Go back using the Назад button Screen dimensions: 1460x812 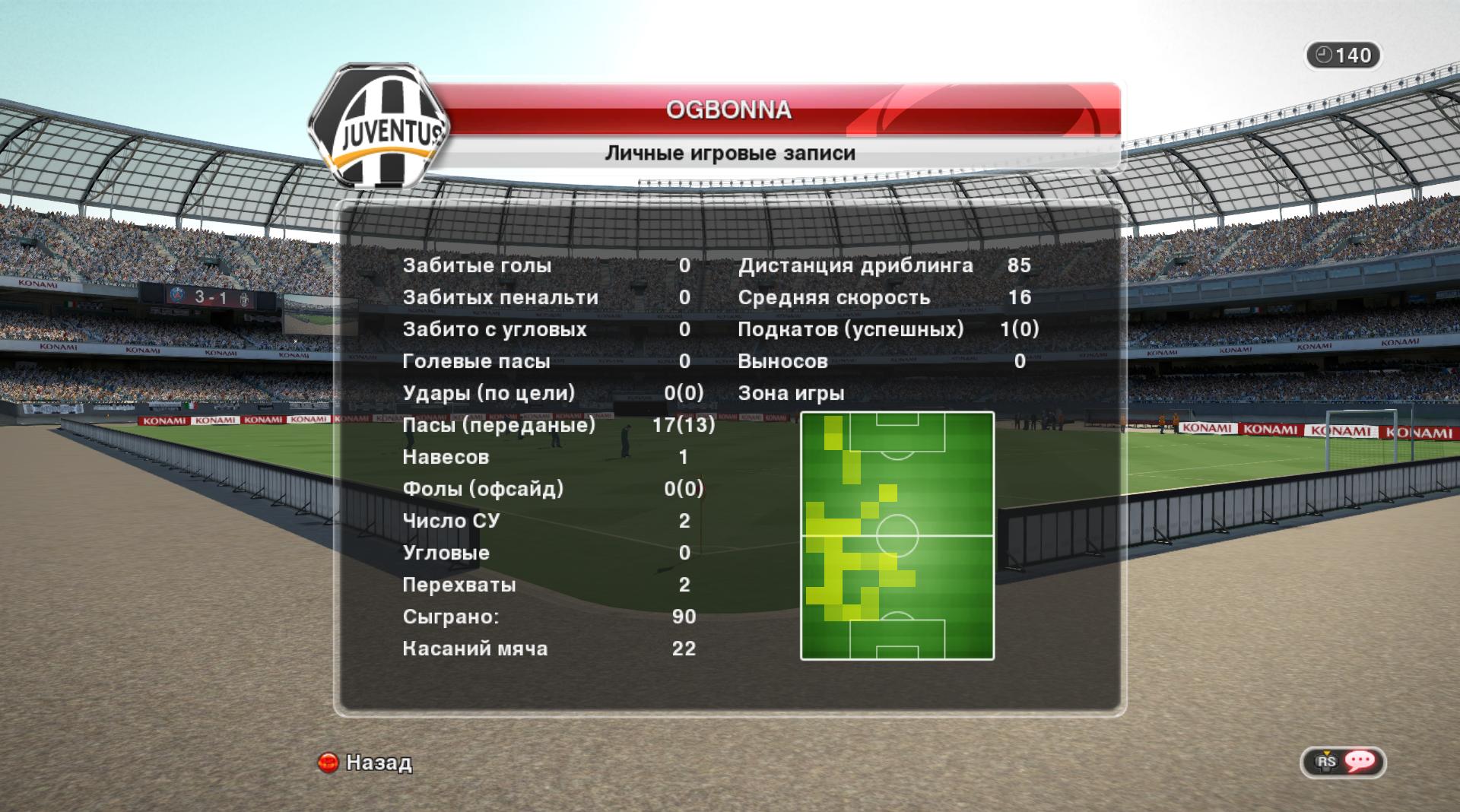[366, 762]
